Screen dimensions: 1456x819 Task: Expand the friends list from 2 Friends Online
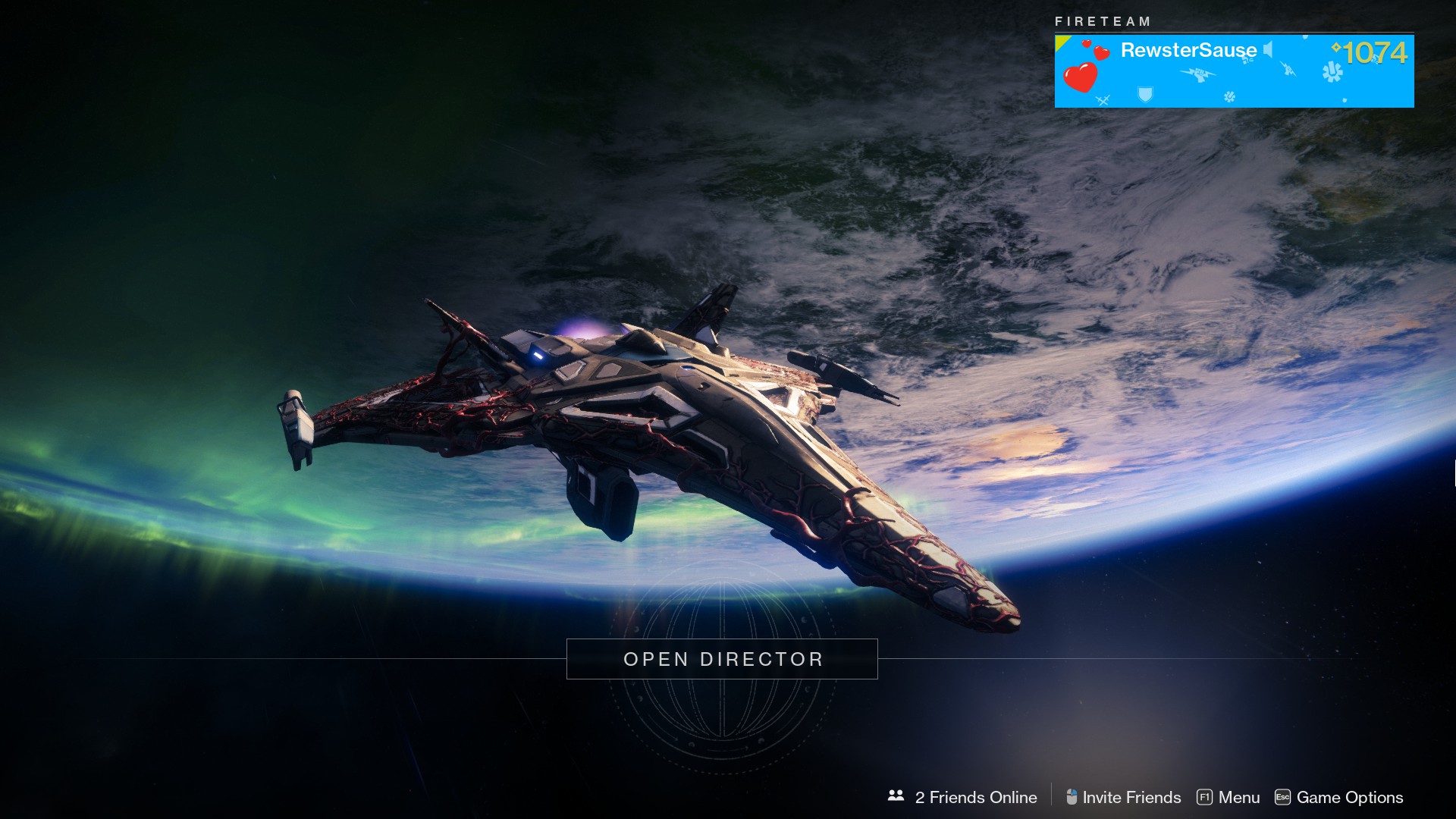point(976,797)
